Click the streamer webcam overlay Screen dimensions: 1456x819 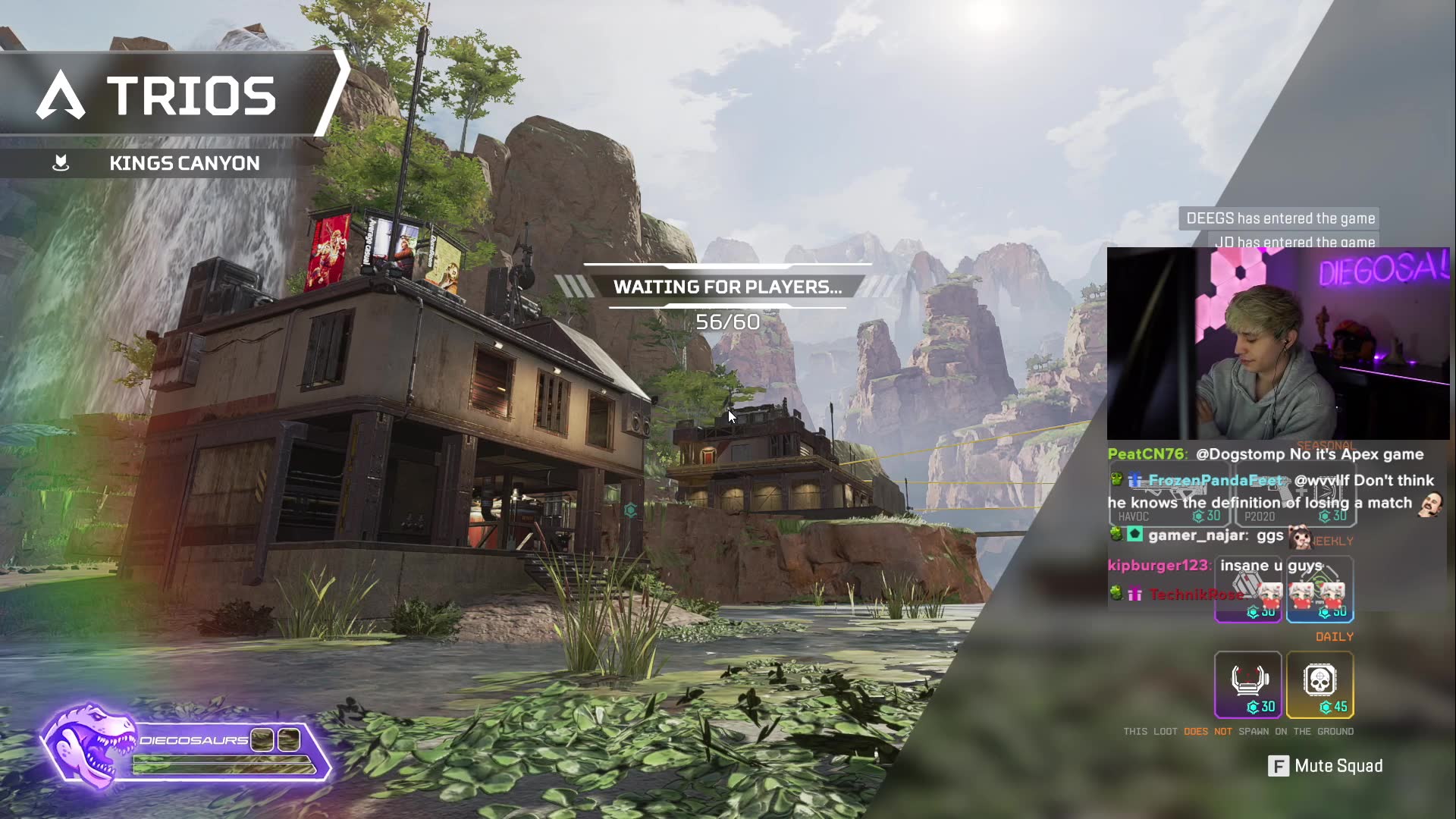[x=1278, y=344]
